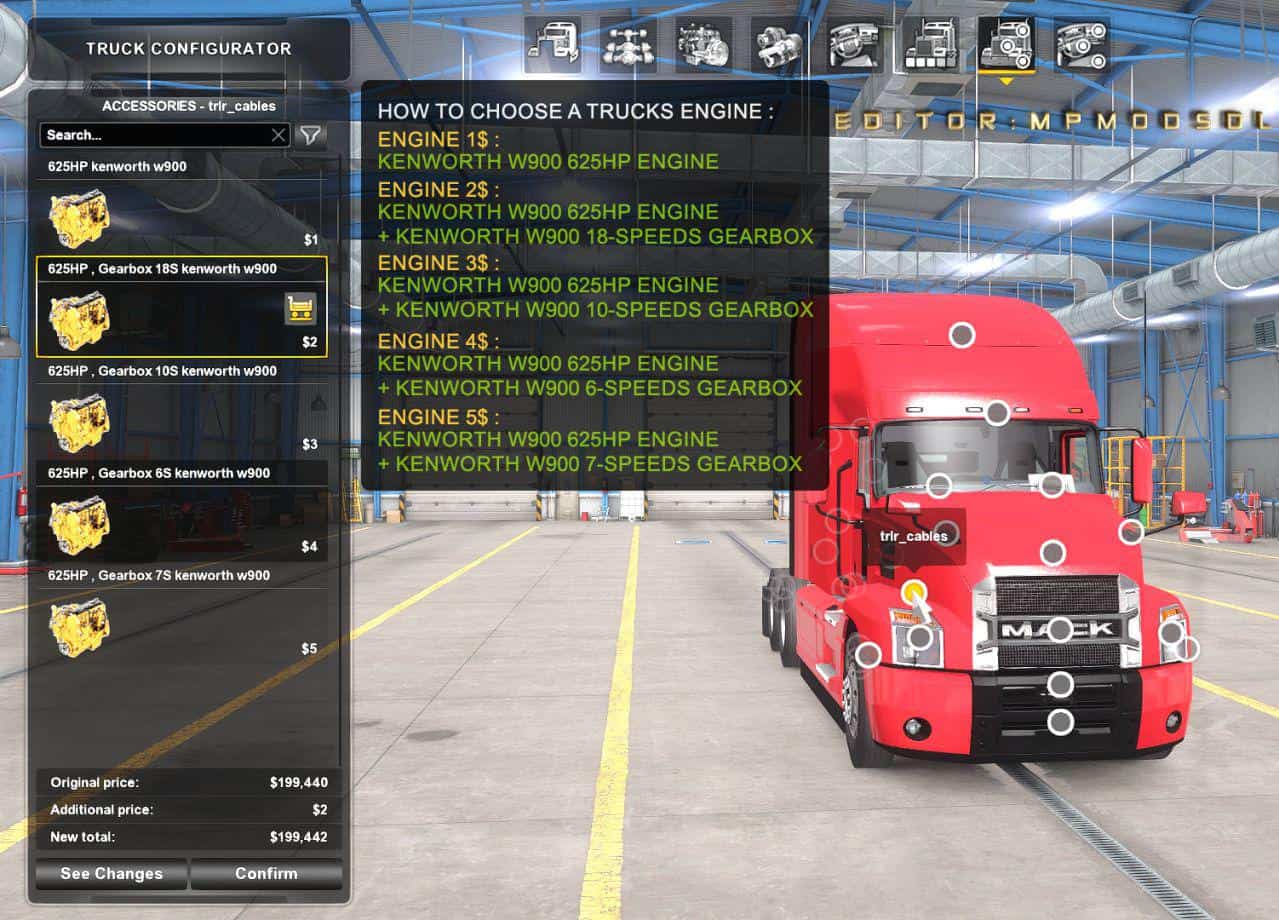Open the transmission category tab
Viewport: 1279px width, 920px height.
click(779, 45)
